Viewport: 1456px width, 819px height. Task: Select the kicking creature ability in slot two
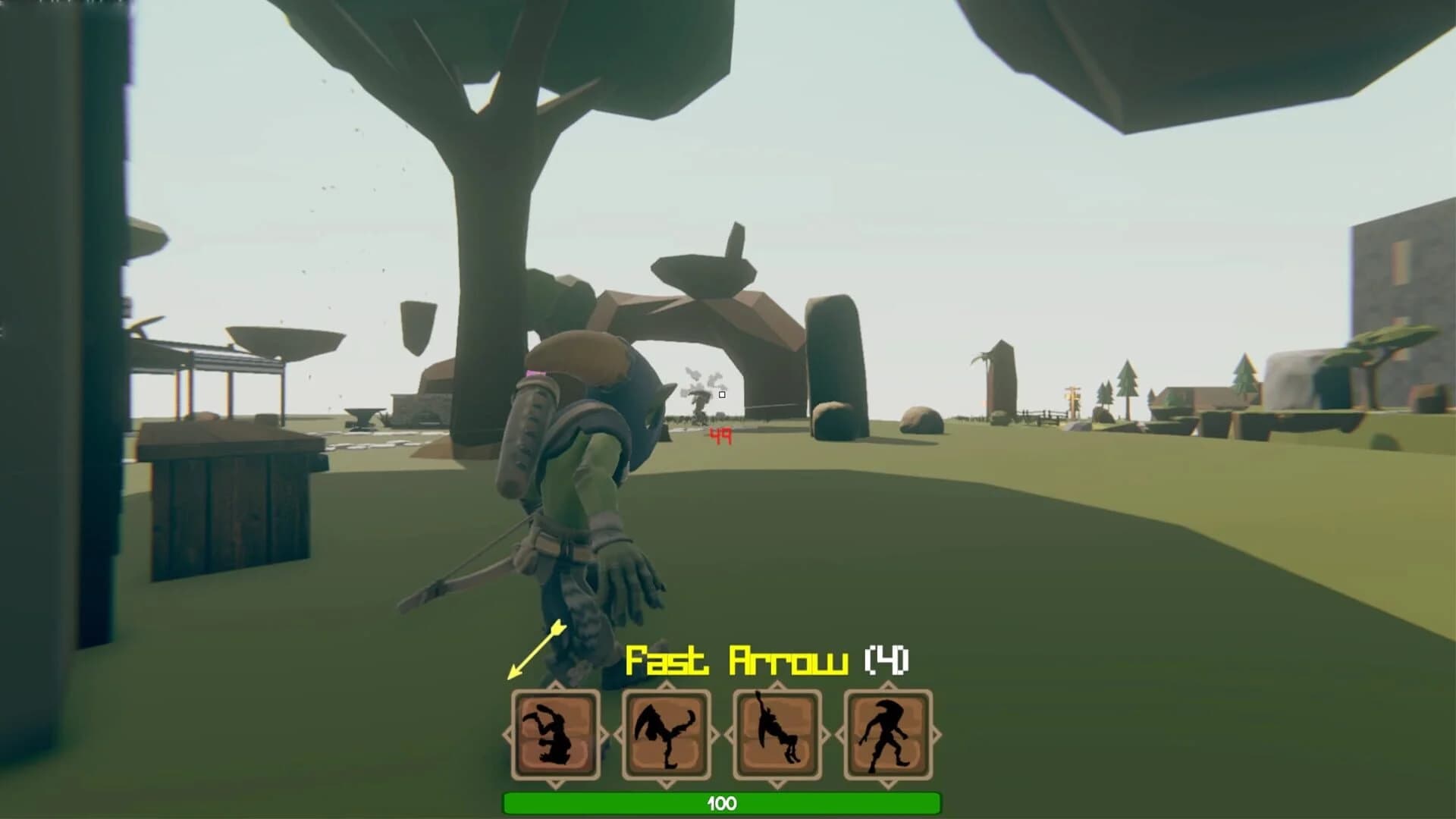coord(667,734)
